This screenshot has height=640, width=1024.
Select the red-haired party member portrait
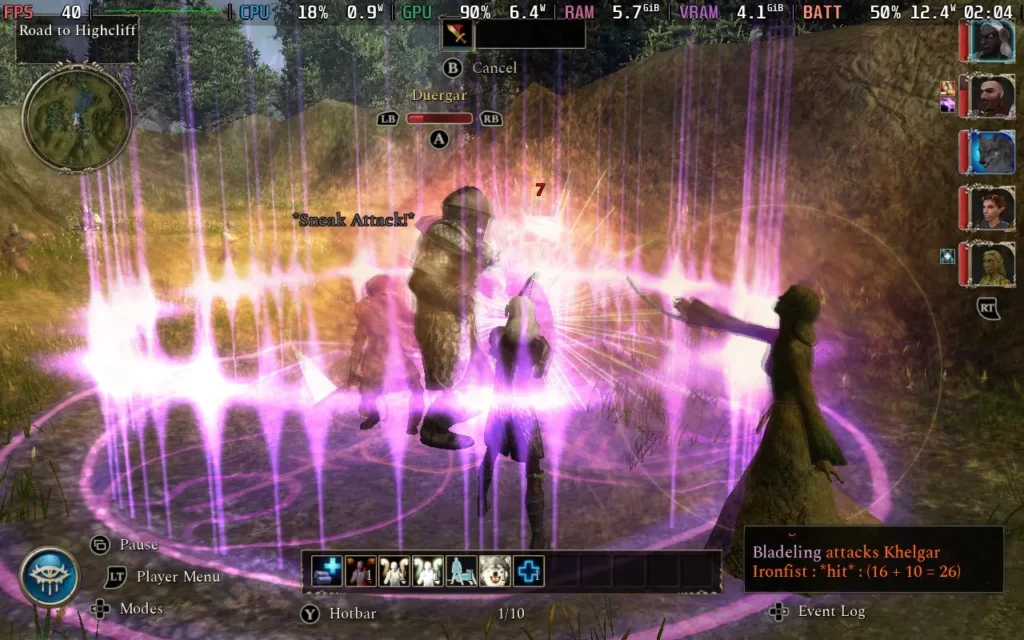pyautogui.click(x=991, y=209)
